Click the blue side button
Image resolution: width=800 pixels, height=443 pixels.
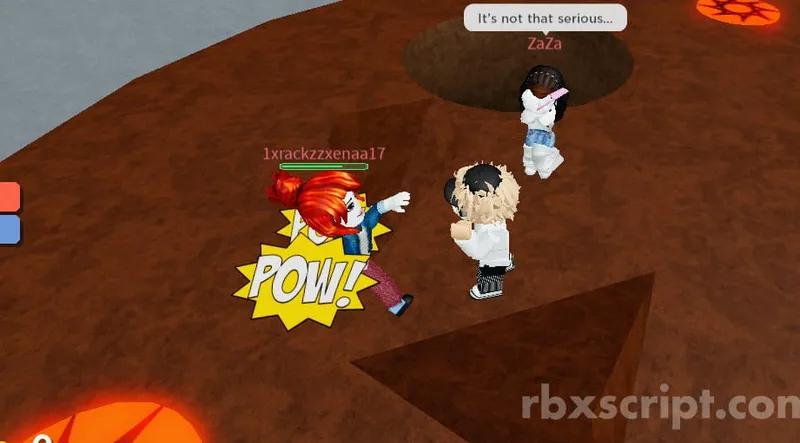tap(8, 230)
